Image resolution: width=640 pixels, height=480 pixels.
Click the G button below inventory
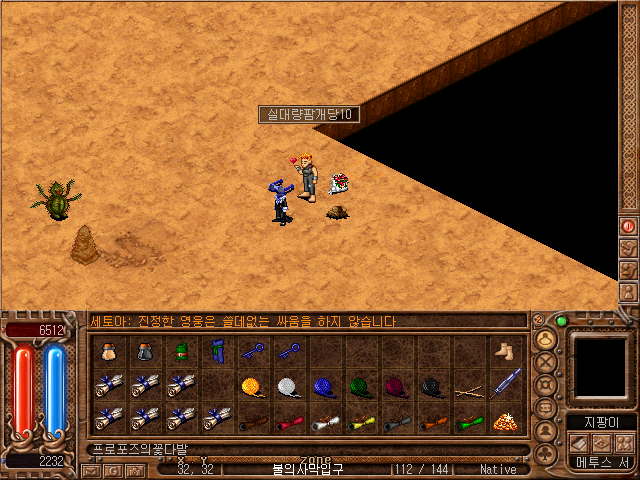113,470
